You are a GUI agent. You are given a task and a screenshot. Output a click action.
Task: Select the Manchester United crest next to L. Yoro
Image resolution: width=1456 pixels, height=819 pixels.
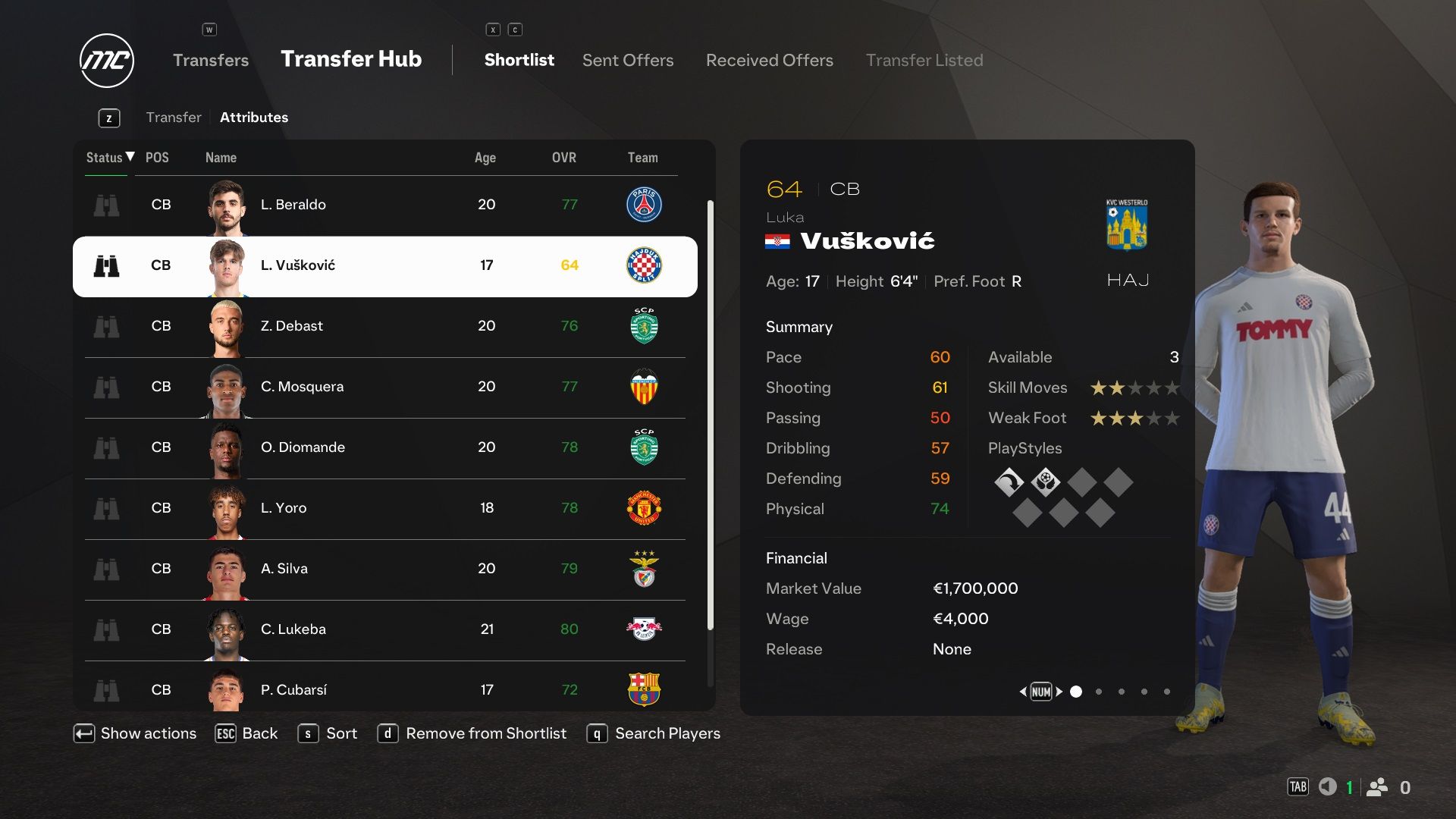pos(644,508)
